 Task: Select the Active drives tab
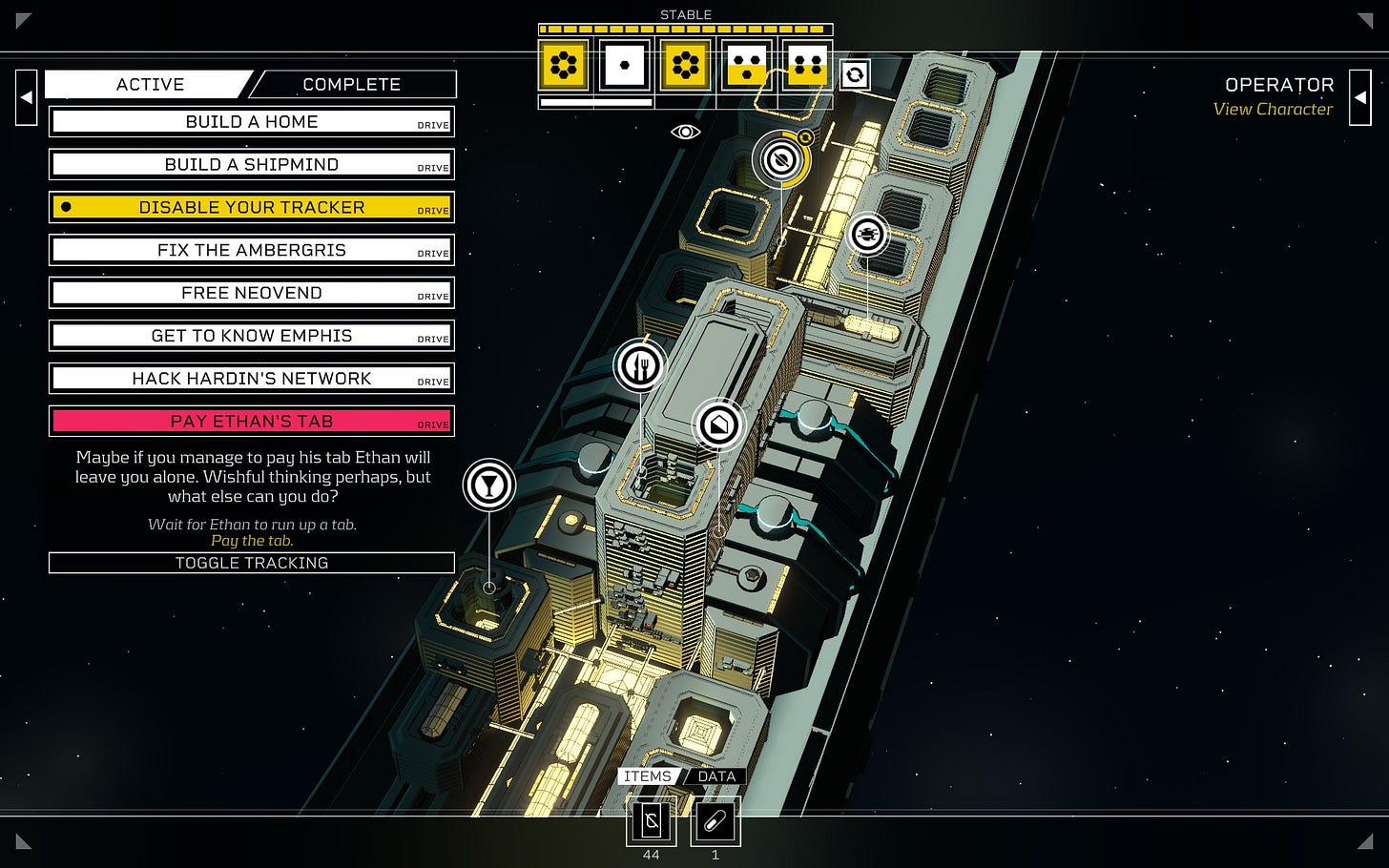[x=150, y=85]
